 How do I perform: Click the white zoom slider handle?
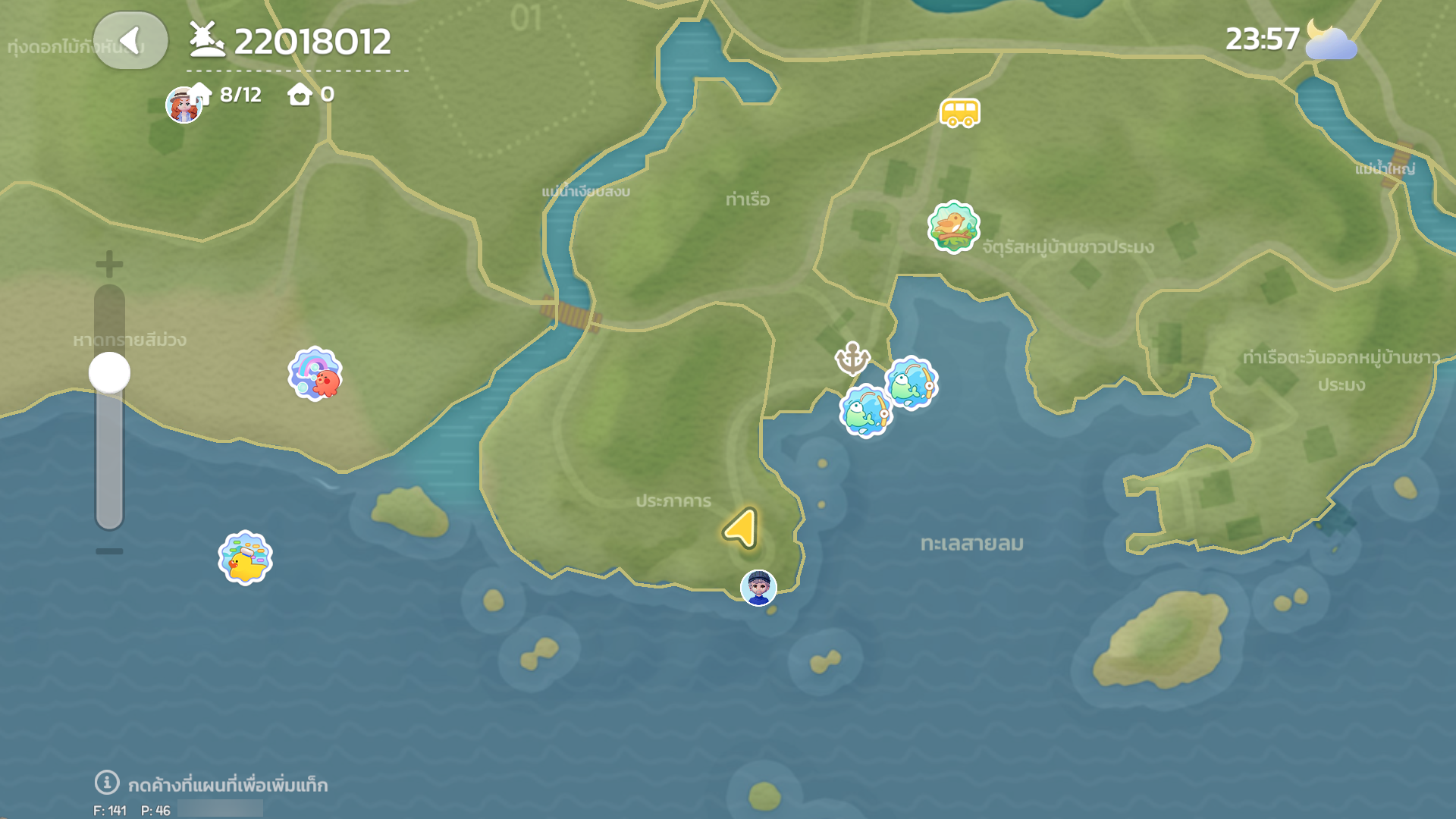[109, 372]
